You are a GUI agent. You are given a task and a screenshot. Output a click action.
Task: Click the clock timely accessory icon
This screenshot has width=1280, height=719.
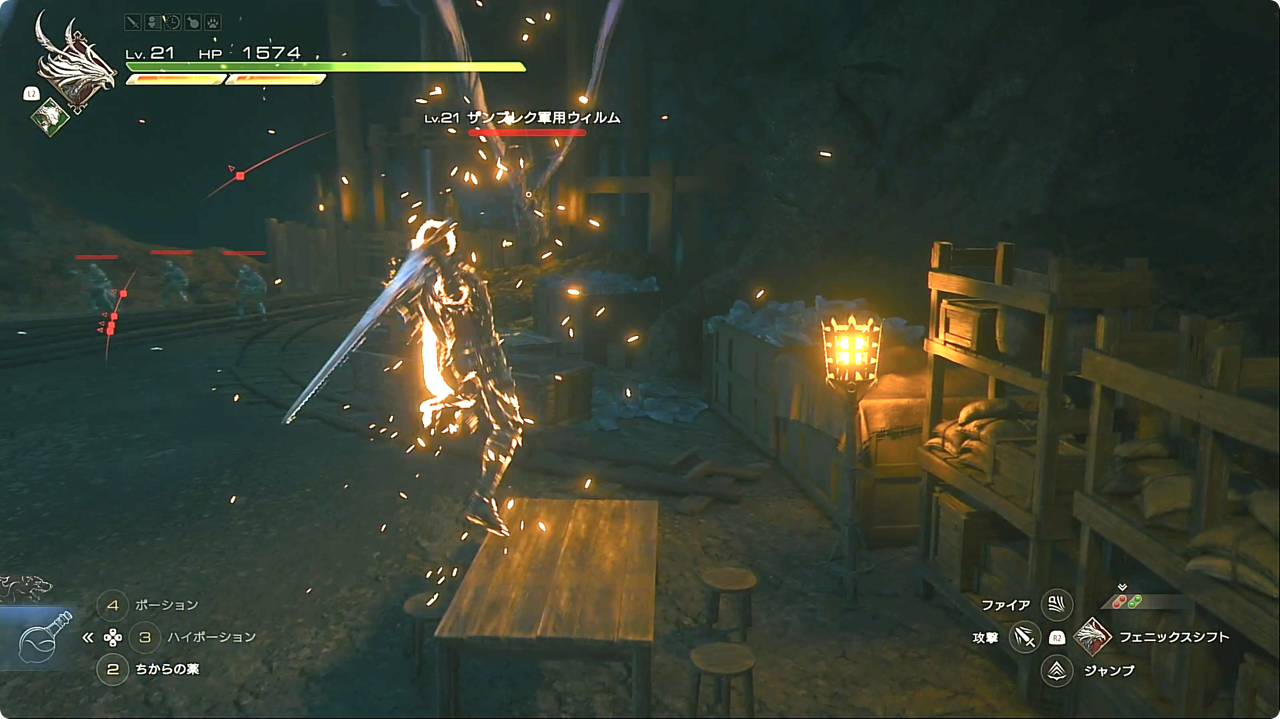(172, 22)
